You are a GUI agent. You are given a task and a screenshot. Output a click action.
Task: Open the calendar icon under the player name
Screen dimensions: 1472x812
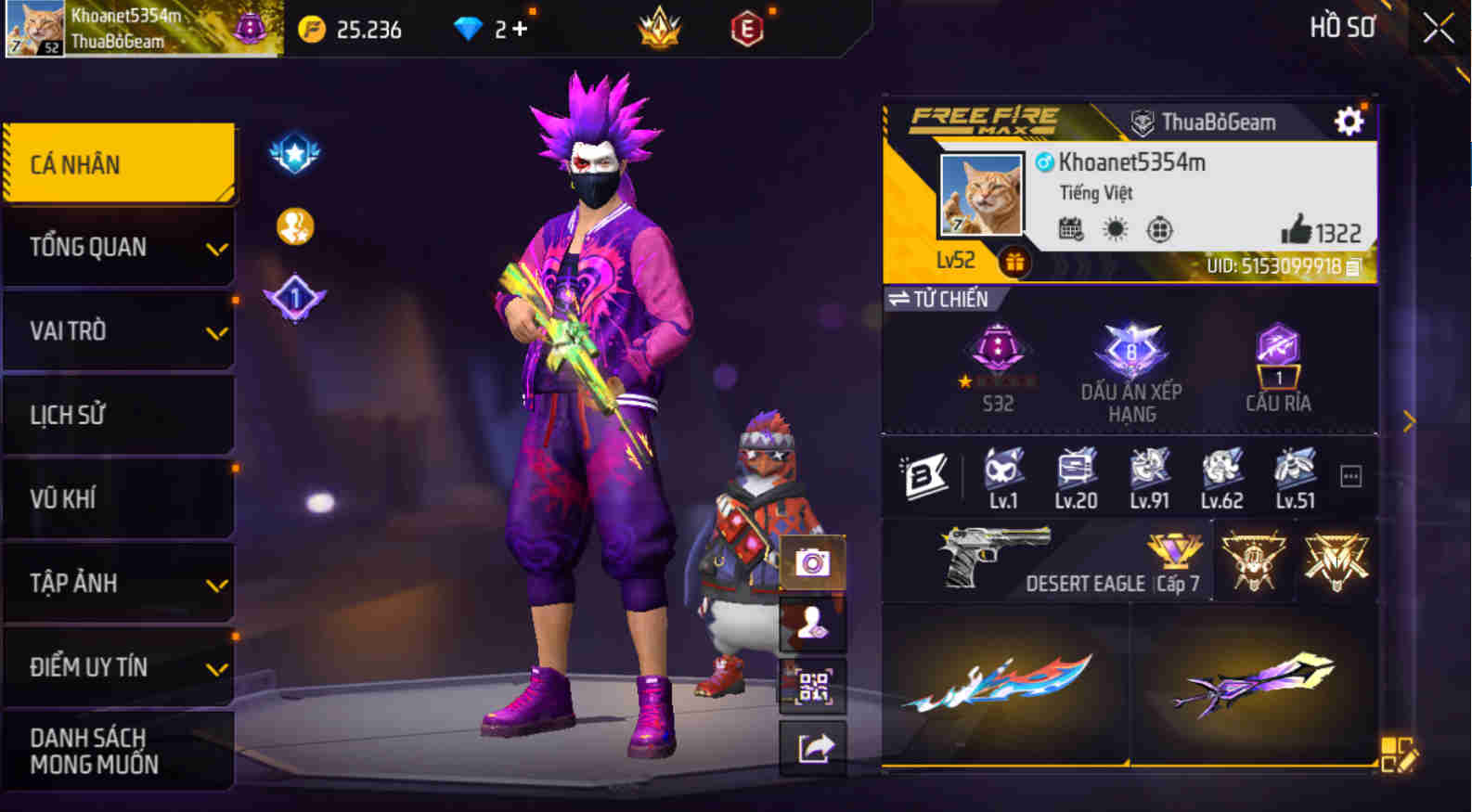click(1071, 227)
